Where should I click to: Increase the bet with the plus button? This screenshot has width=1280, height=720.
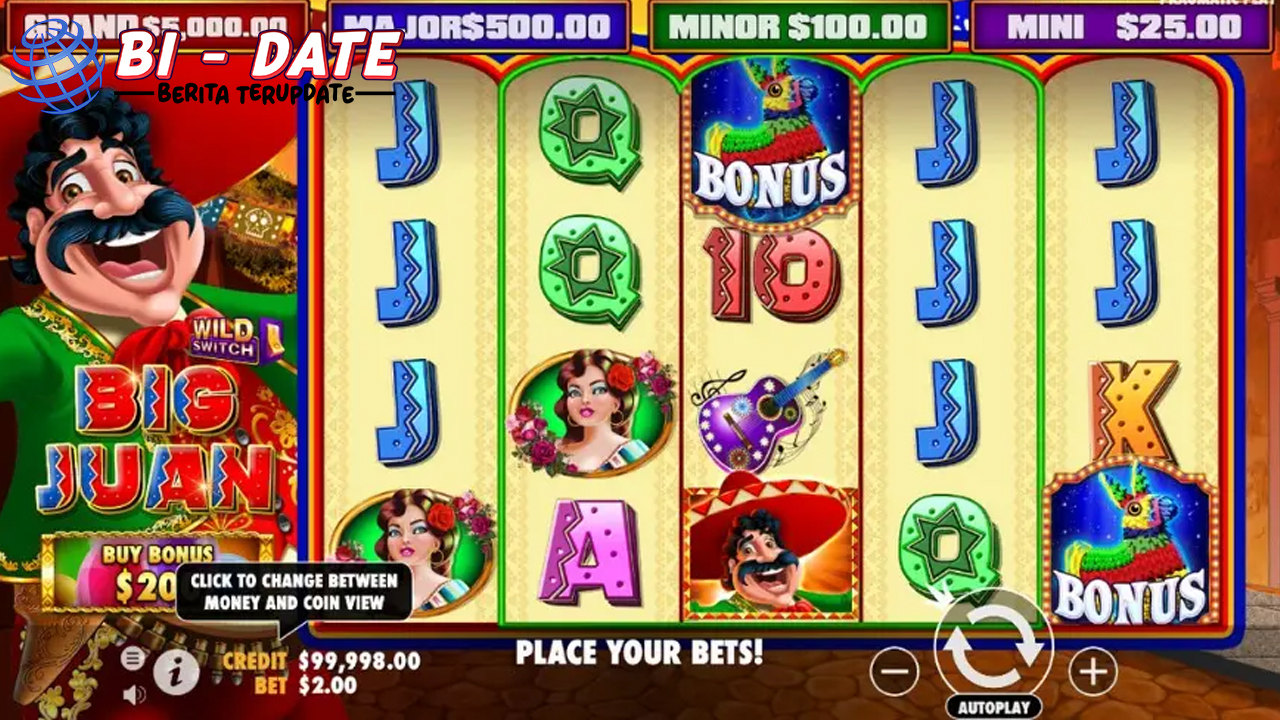(x=1093, y=671)
